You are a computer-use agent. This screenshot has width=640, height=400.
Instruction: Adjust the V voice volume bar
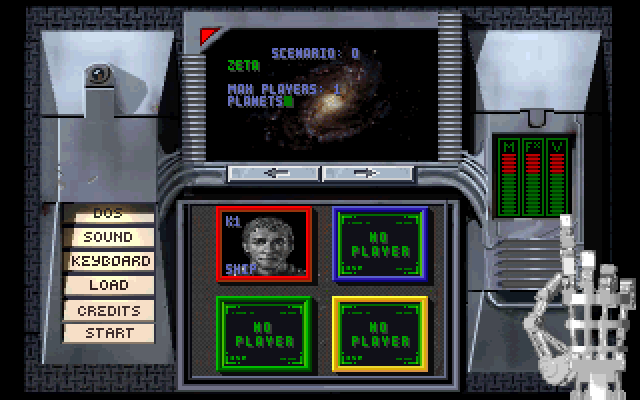point(558,182)
